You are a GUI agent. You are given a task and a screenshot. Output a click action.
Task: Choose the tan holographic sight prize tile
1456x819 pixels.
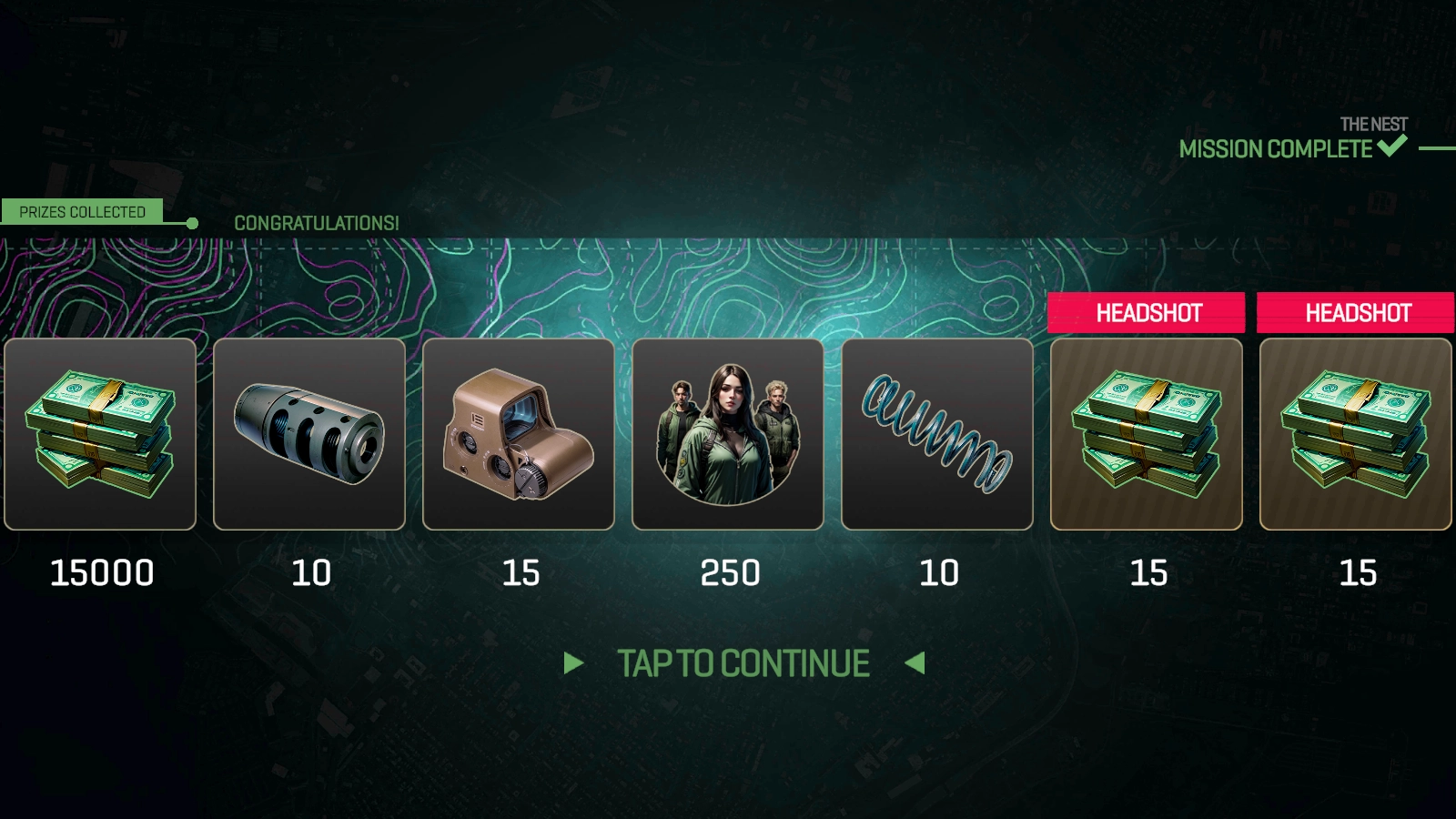coord(519,434)
